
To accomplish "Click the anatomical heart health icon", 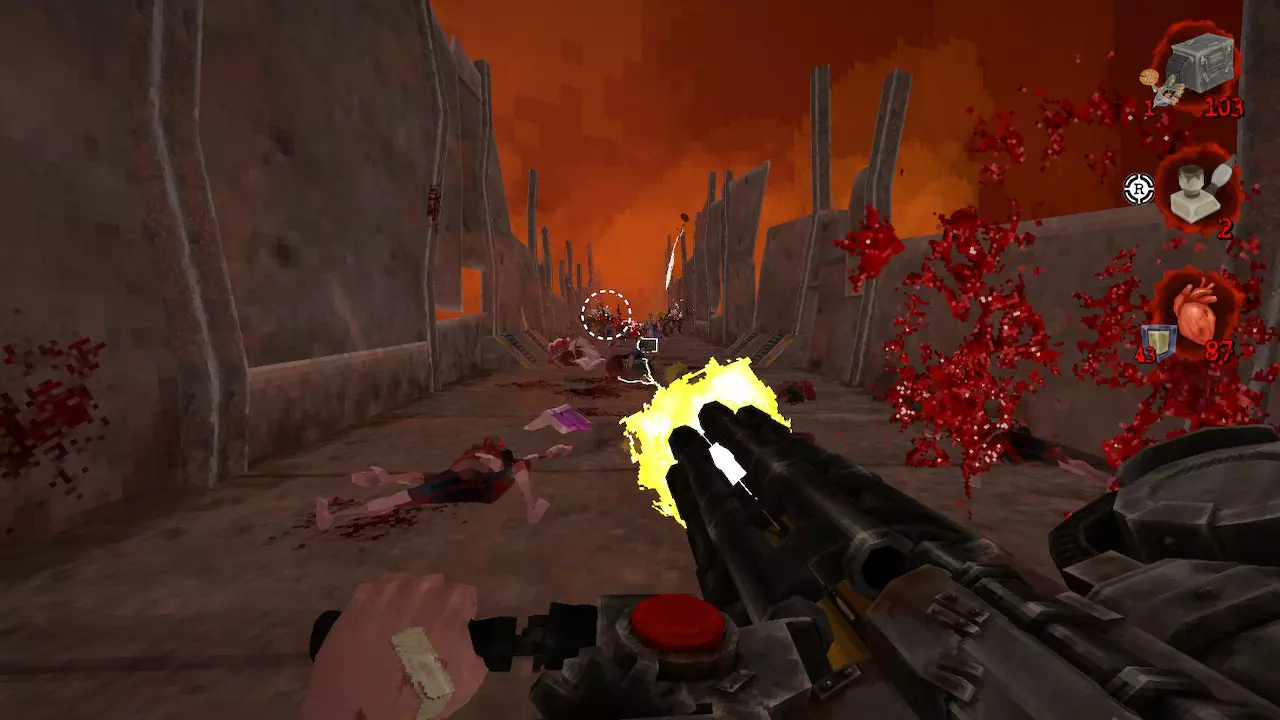I will coord(1196,312).
